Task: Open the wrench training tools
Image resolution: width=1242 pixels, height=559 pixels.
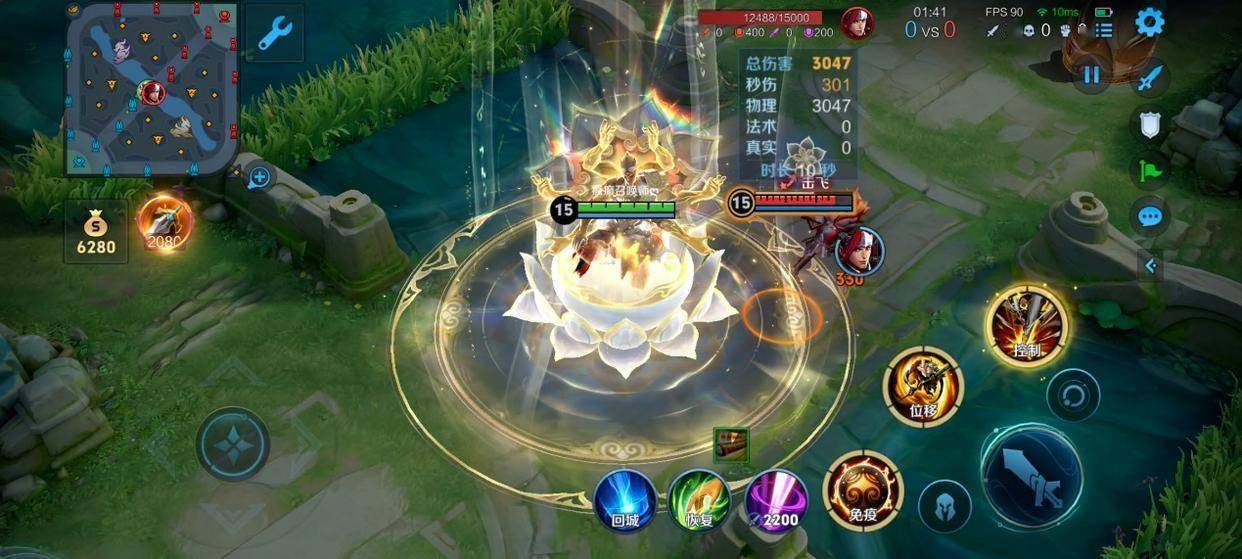Action: click(273, 33)
